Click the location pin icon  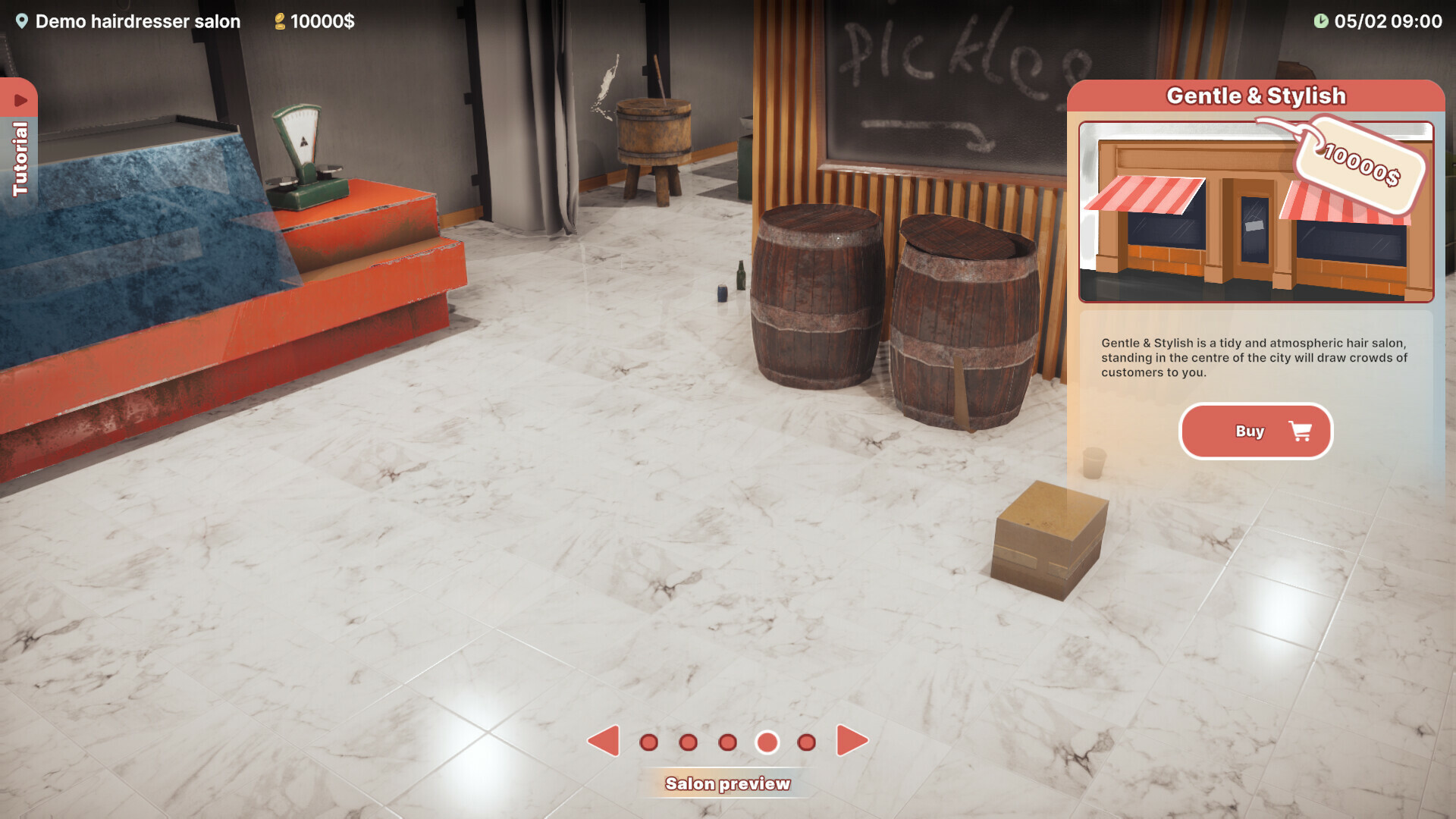(x=23, y=21)
